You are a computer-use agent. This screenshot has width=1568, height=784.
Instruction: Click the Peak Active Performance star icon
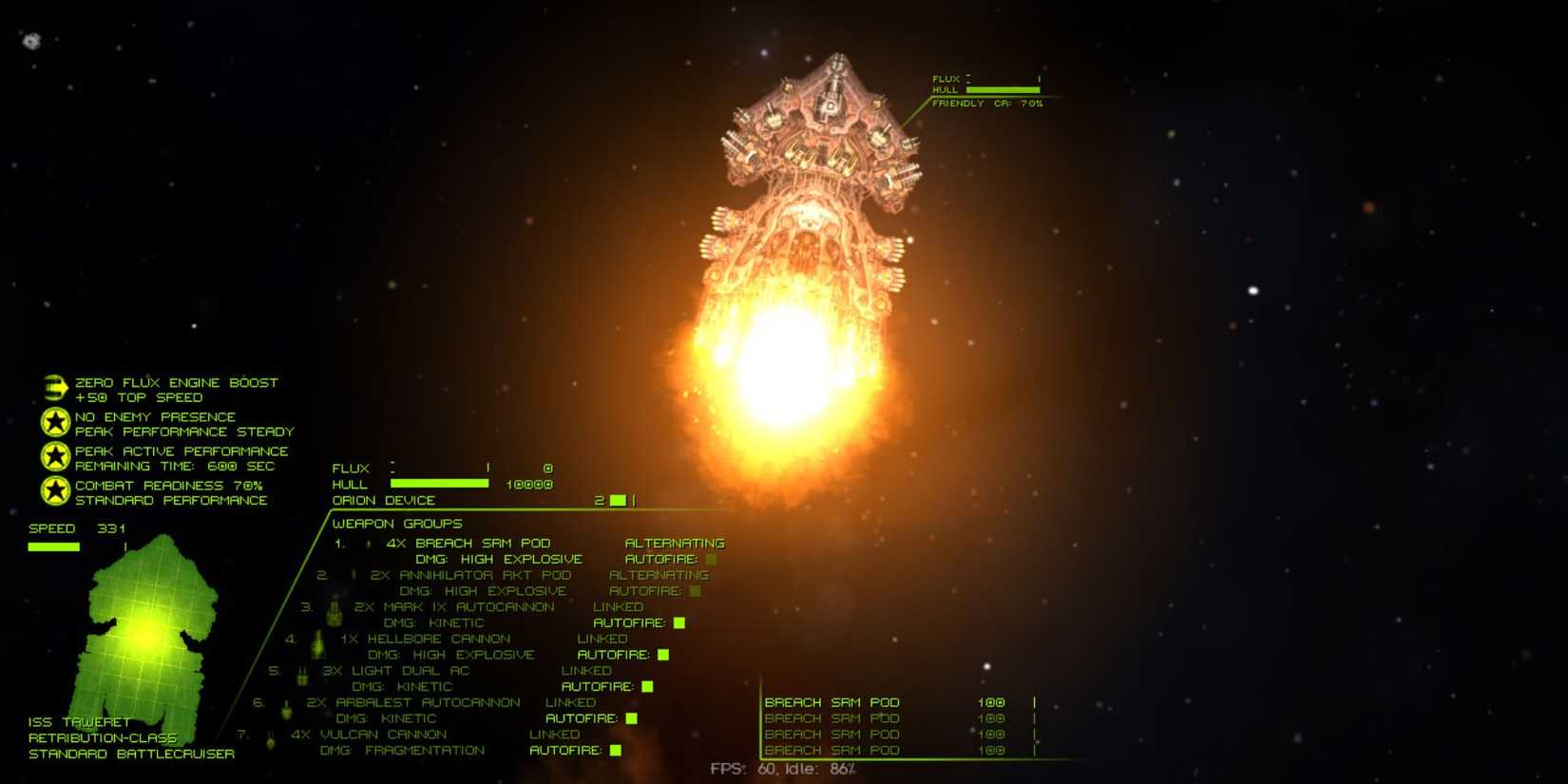pyautogui.click(x=54, y=456)
